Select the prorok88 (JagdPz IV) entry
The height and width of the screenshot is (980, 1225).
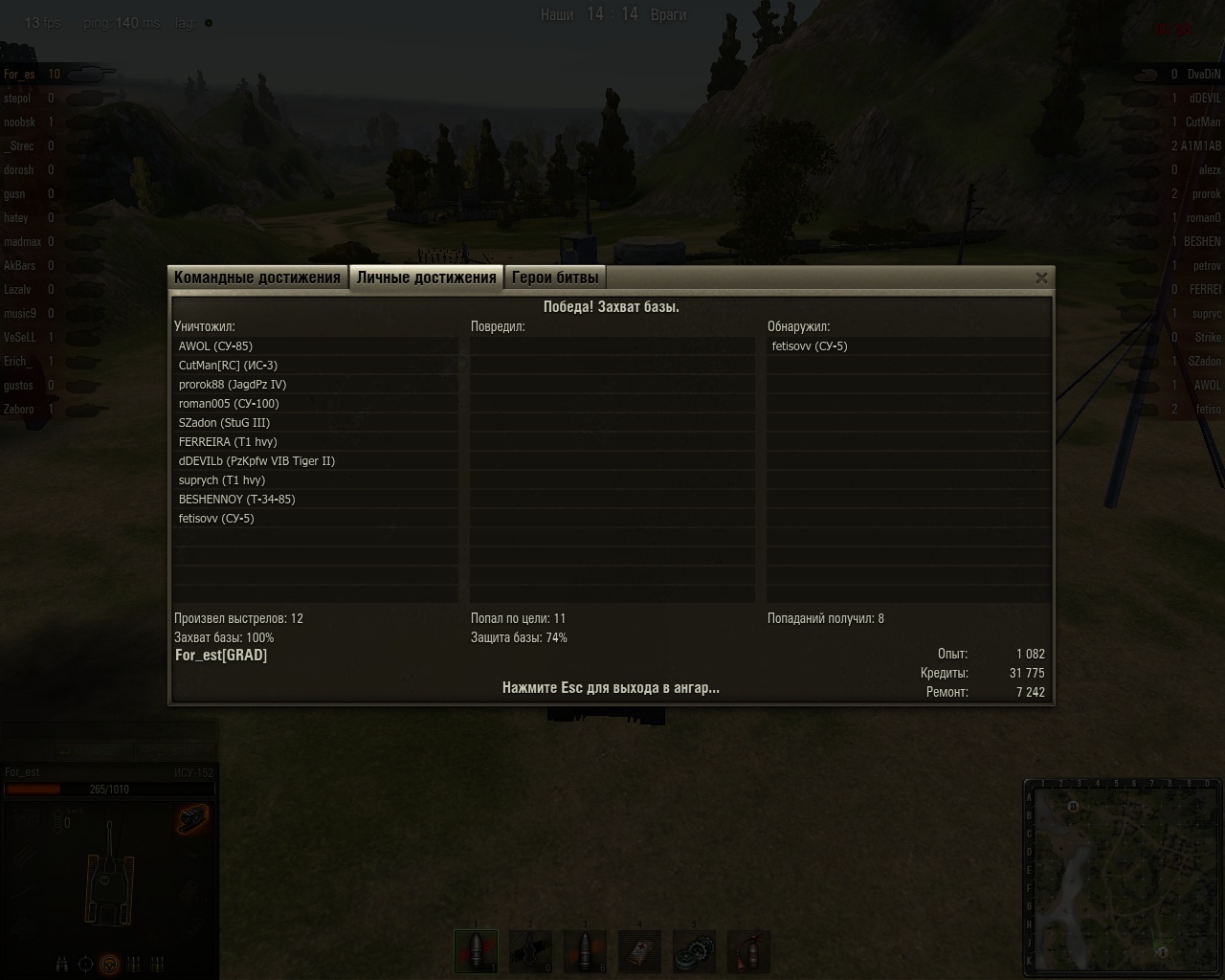point(233,385)
